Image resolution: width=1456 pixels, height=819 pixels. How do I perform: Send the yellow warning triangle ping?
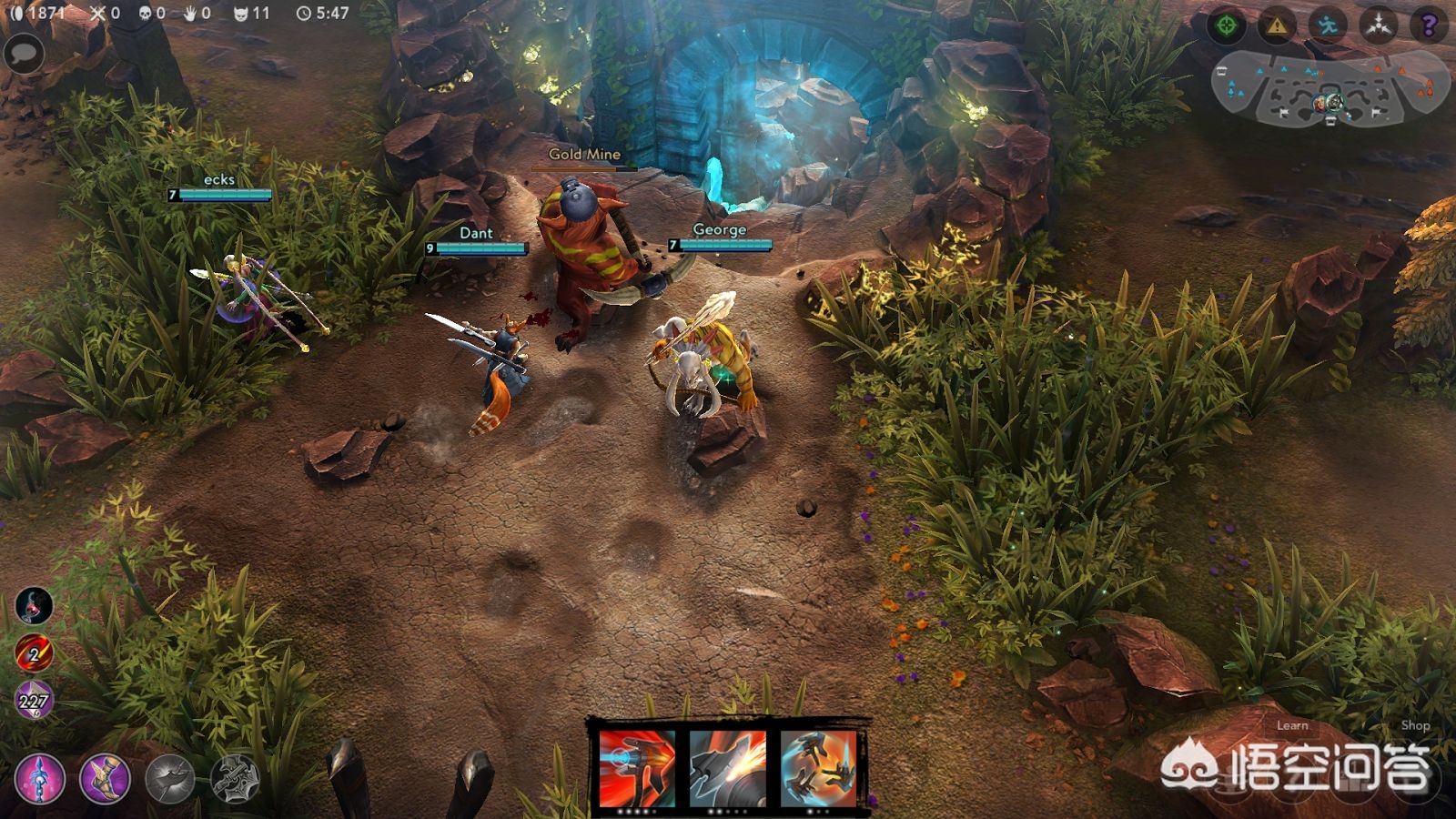[1277, 25]
